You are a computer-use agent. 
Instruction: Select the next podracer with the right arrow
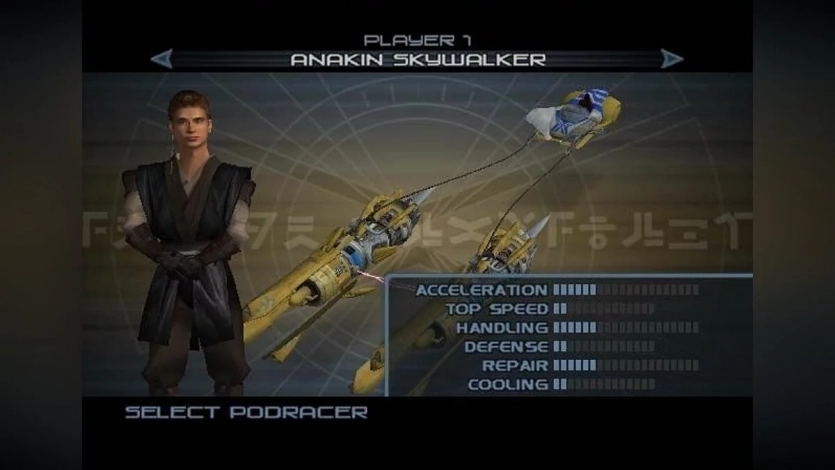point(672,59)
